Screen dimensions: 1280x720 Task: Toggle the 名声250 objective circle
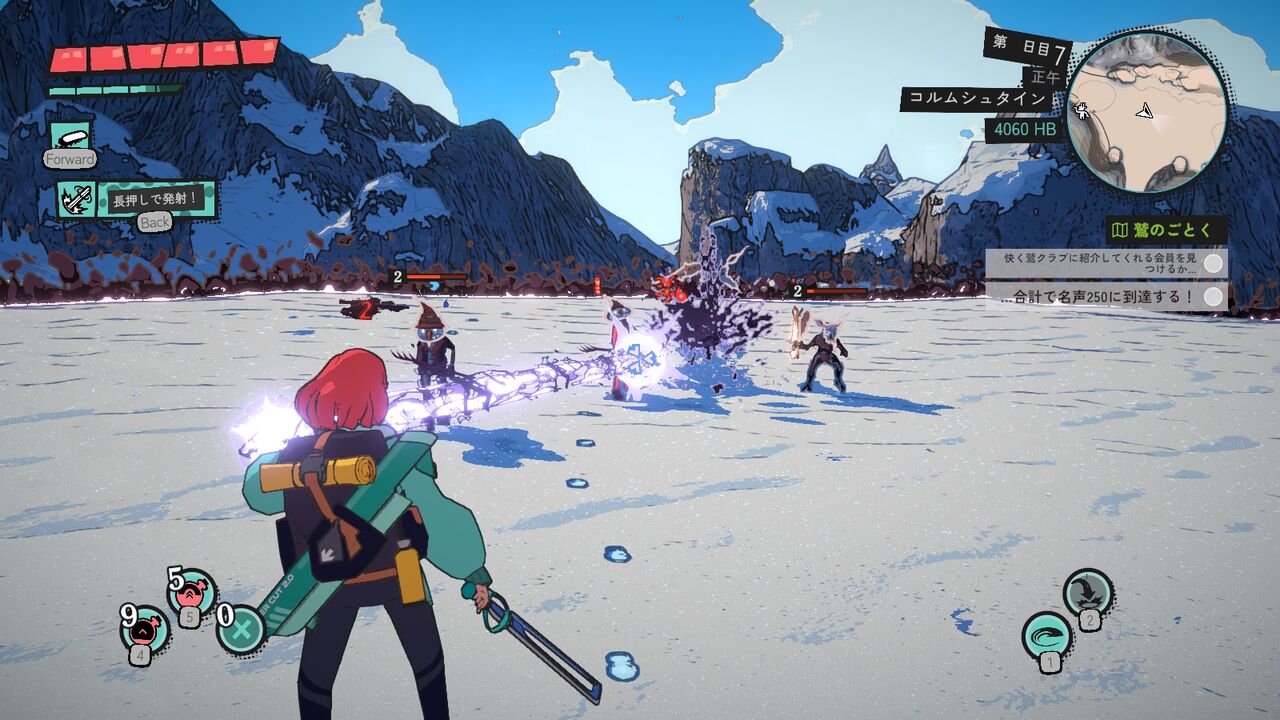[1213, 296]
